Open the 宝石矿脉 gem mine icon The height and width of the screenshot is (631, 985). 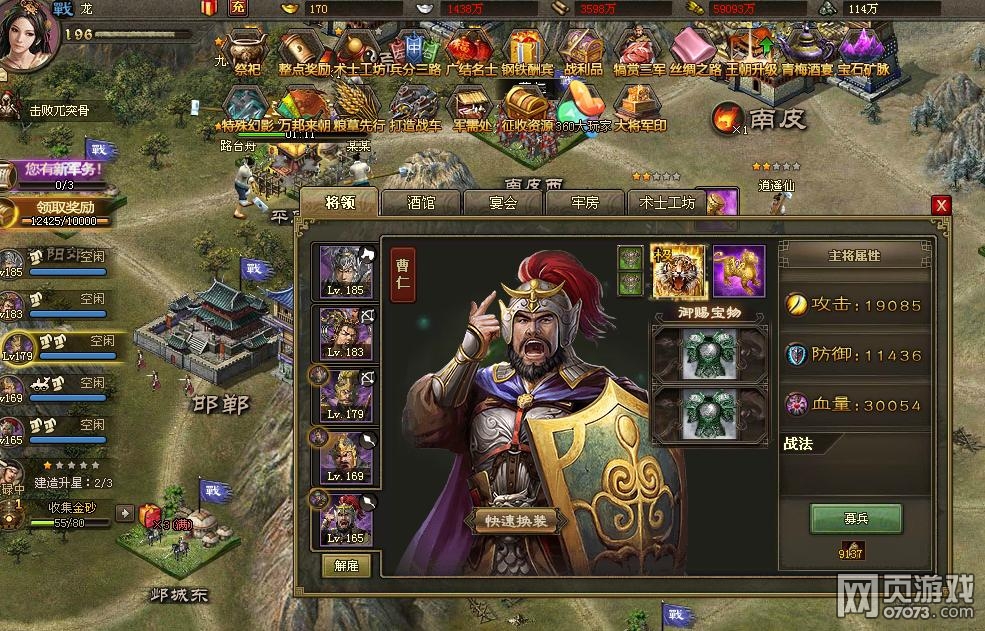point(862,50)
